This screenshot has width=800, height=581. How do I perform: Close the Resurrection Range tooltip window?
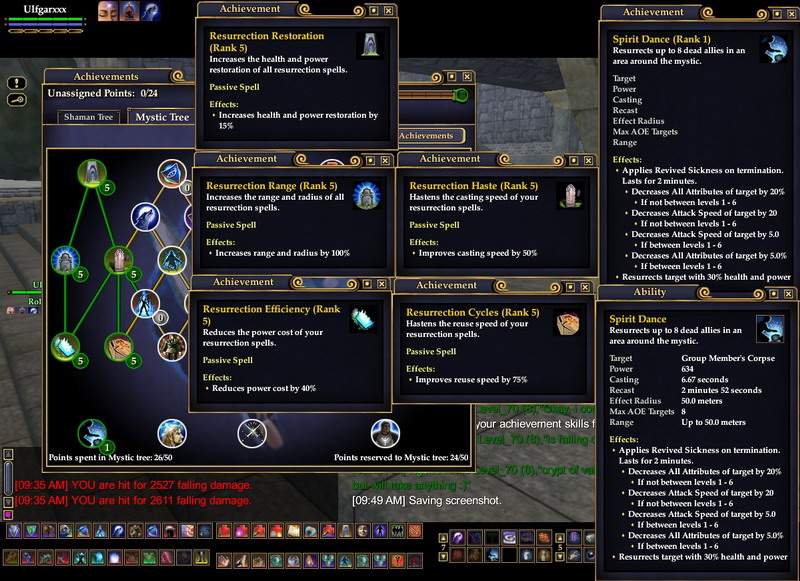(x=385, y=159)
